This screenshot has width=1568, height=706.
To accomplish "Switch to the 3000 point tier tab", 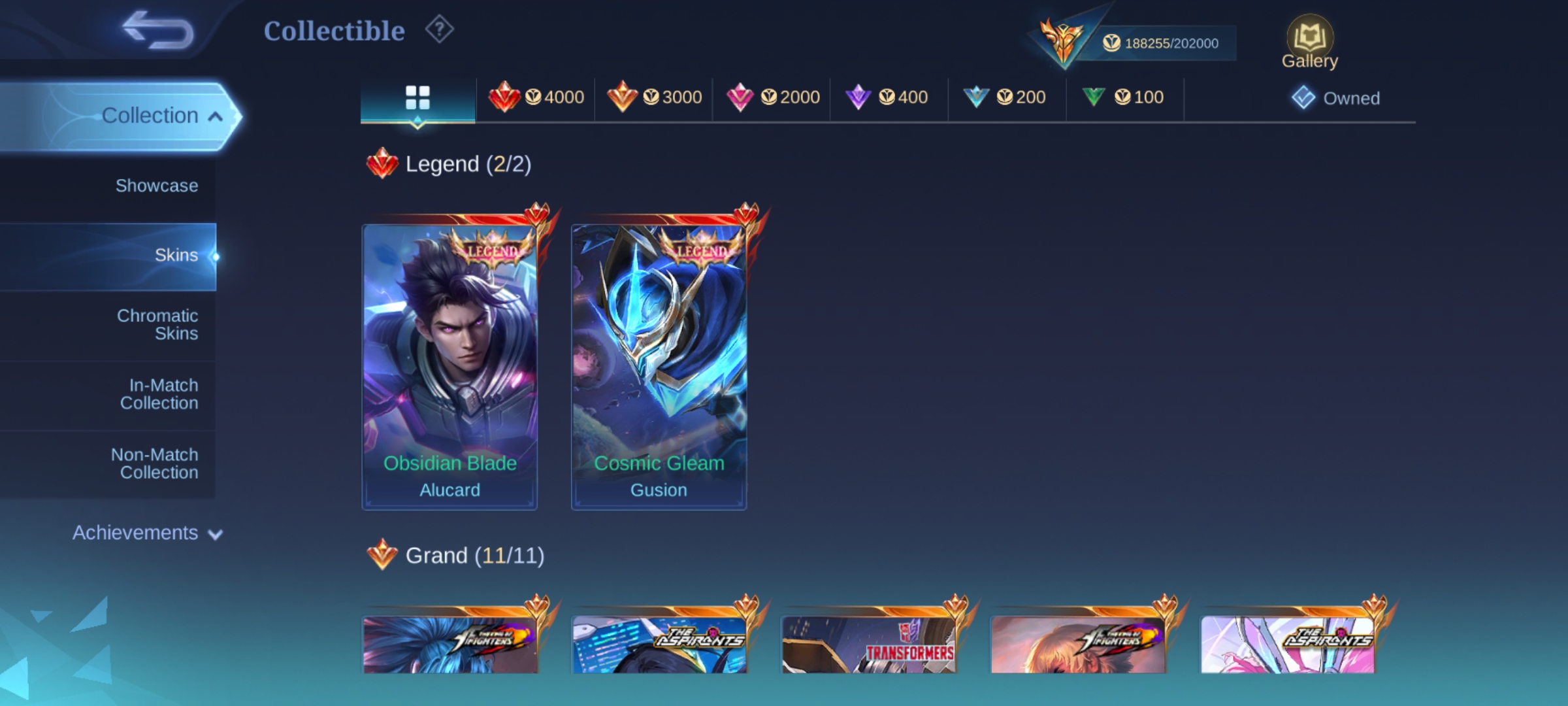I will (x=654, y=98).
